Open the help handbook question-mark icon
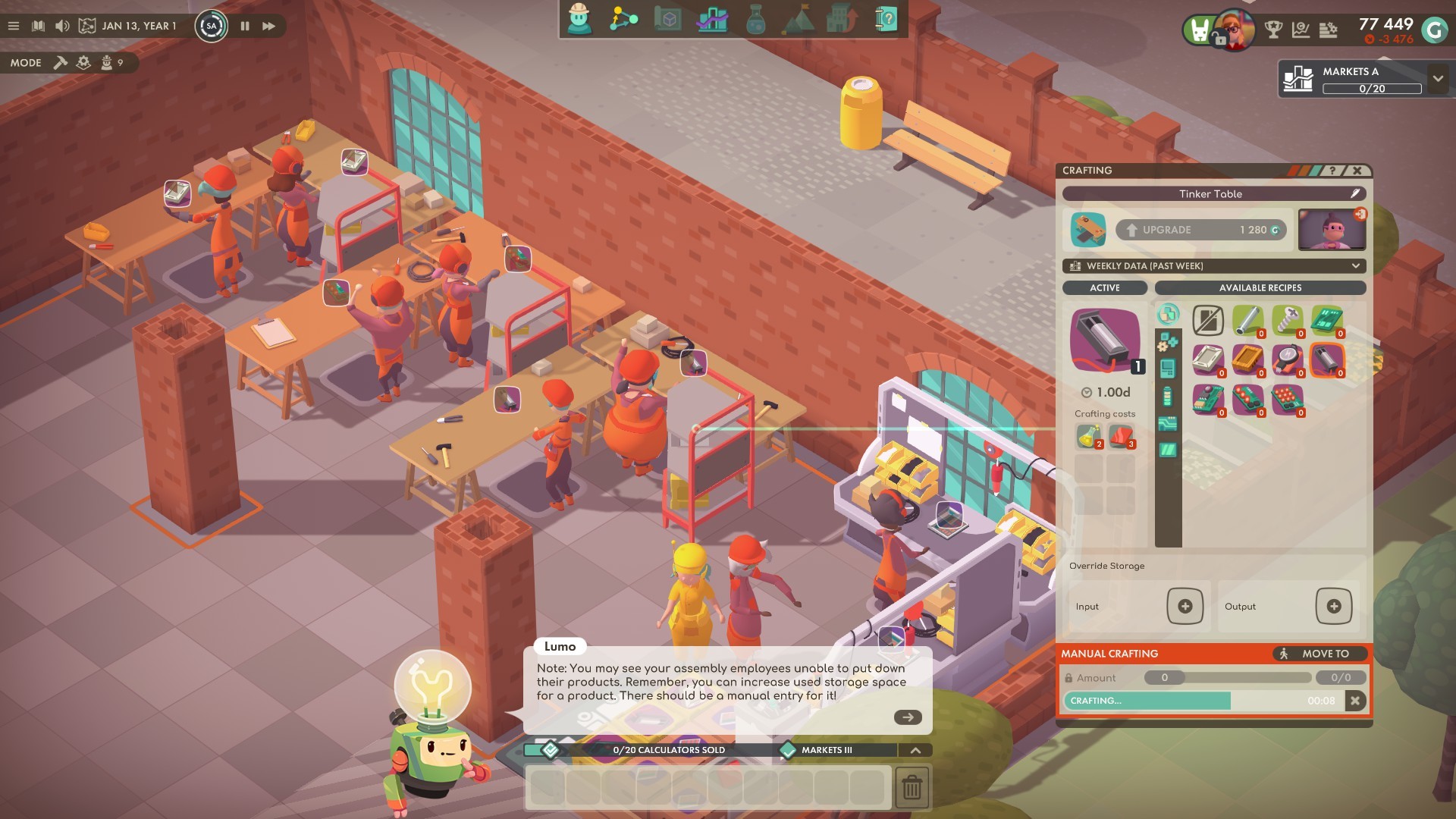The image size is (1456, 819). tap(885, 20)
